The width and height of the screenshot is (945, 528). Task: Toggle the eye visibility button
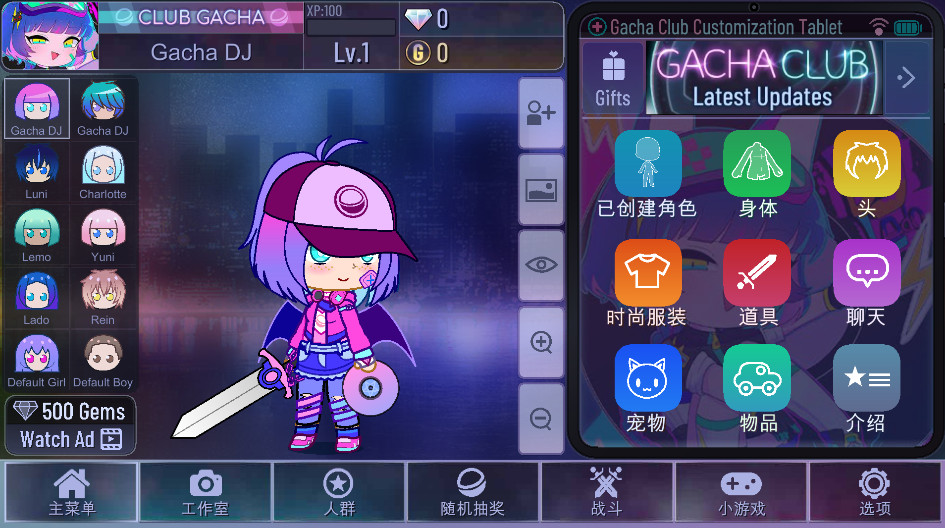[541, 265]
